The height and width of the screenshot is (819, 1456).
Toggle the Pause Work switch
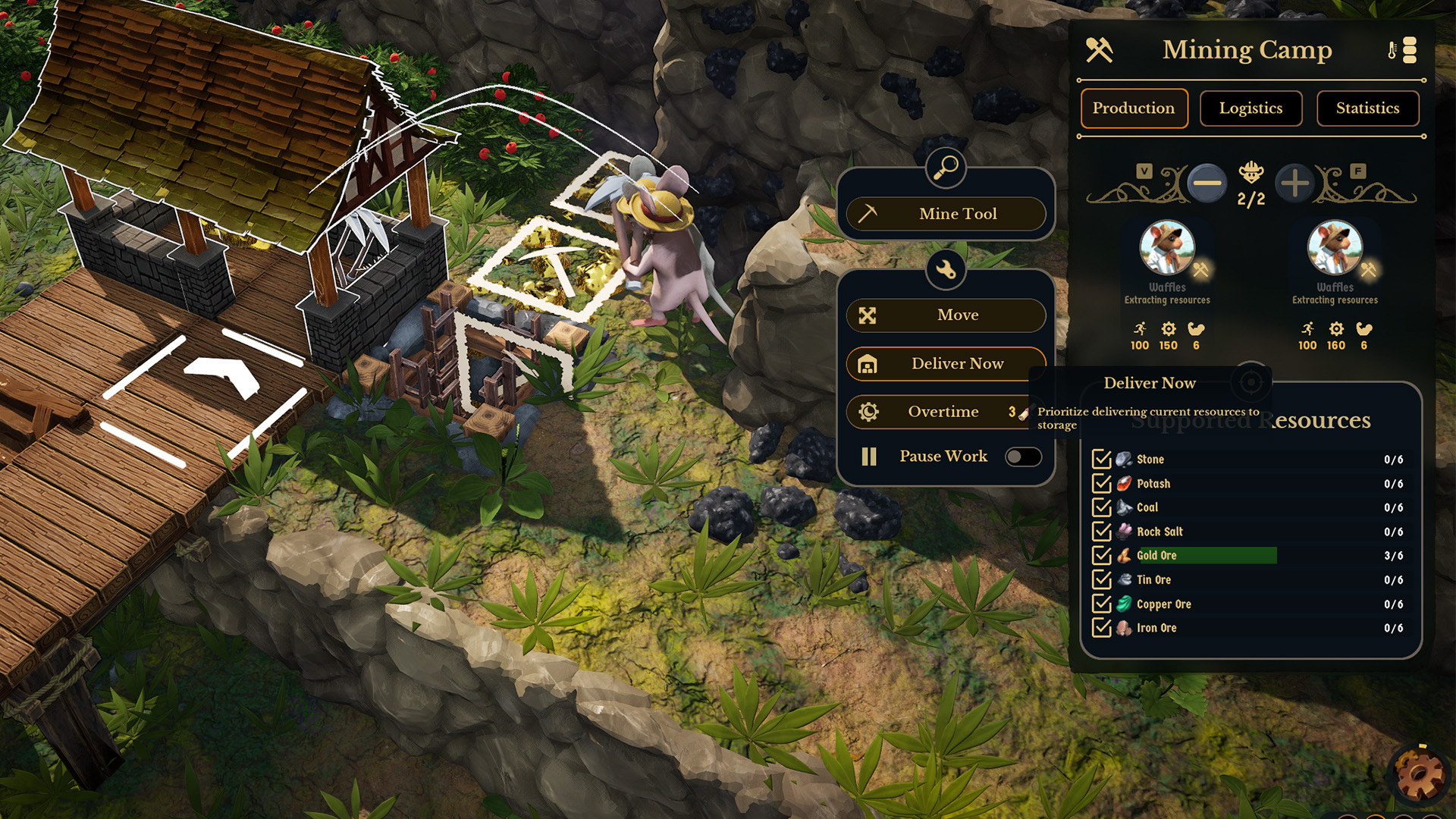(1022, 457)
